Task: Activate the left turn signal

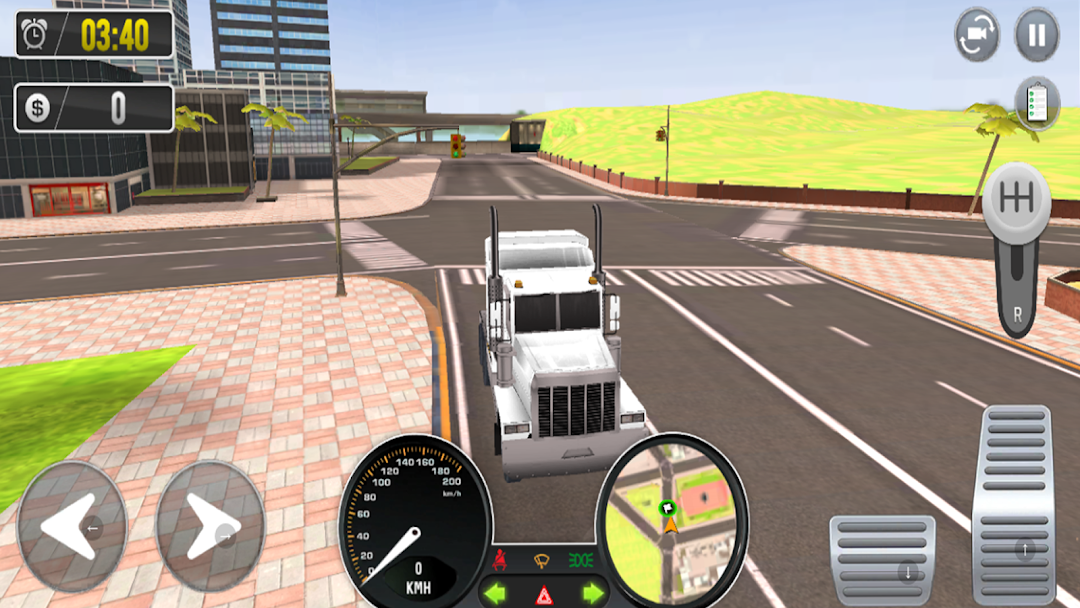Action: pos(494,593)
